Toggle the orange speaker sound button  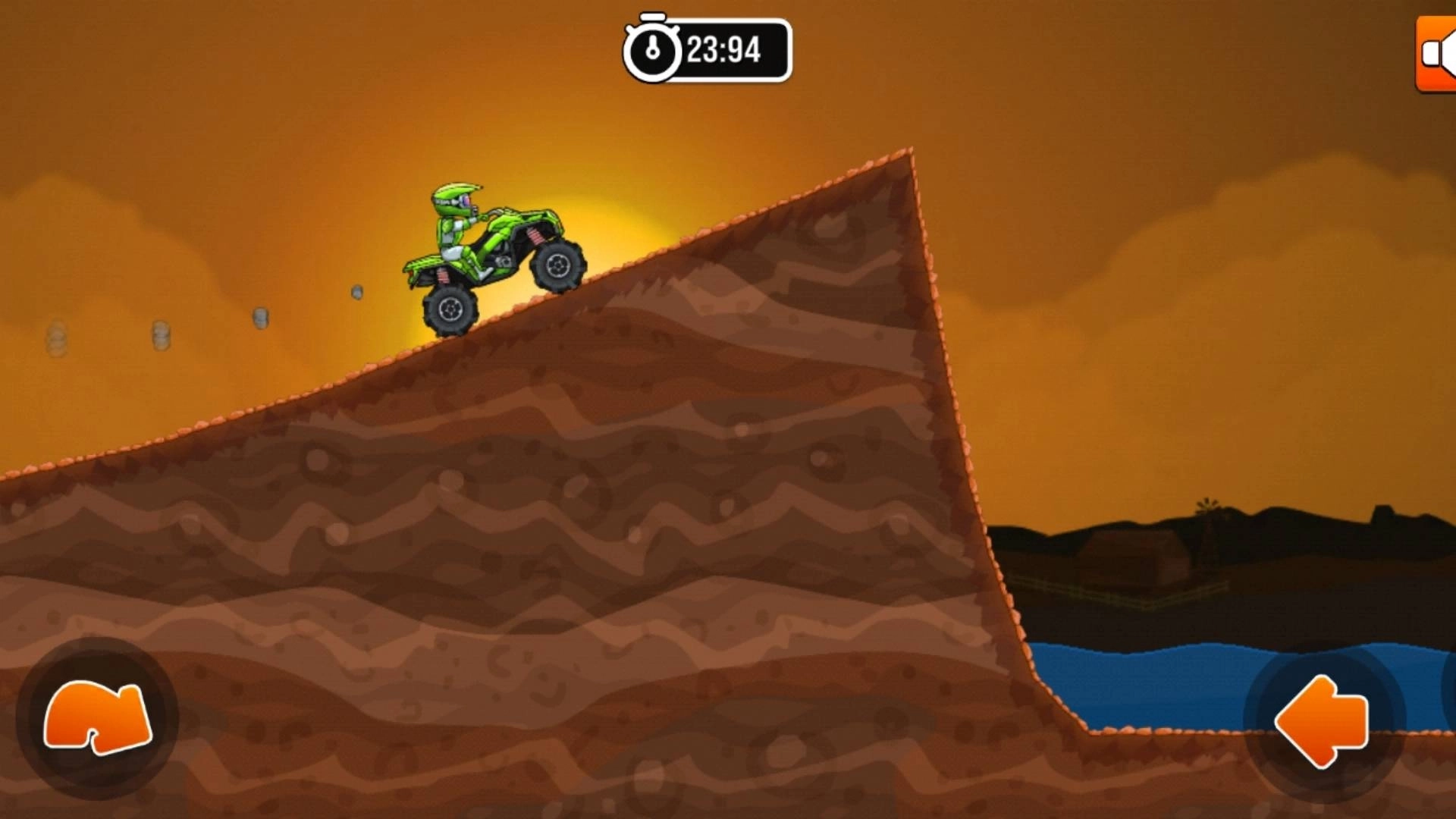coord(1437,55)
